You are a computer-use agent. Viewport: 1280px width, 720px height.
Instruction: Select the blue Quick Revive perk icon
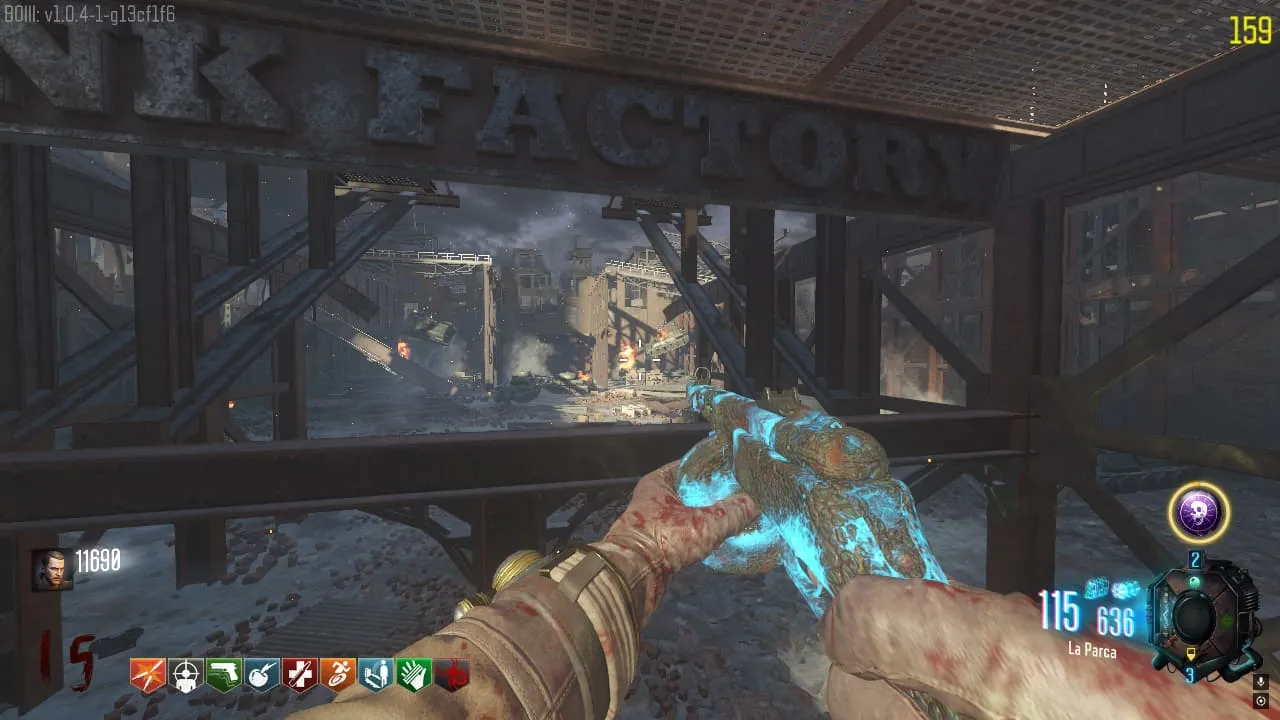point(375,675)
